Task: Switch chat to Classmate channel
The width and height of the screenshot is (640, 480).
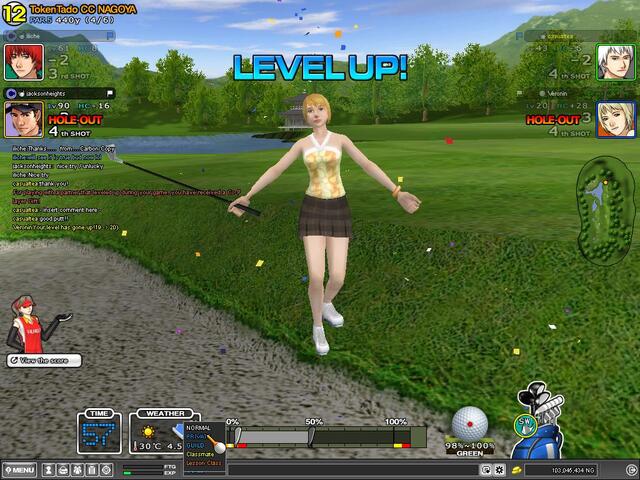Action: click(201, 453)
